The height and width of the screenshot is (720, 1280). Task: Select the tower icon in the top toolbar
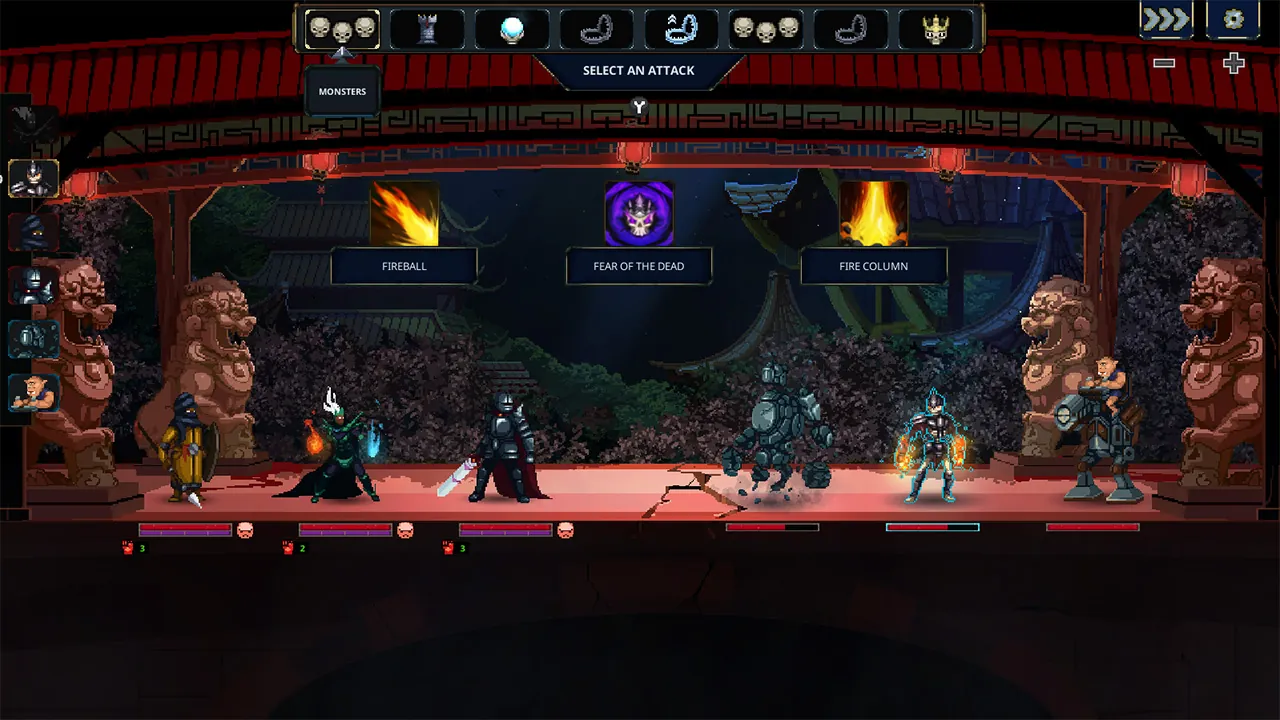tap(428, 29)
